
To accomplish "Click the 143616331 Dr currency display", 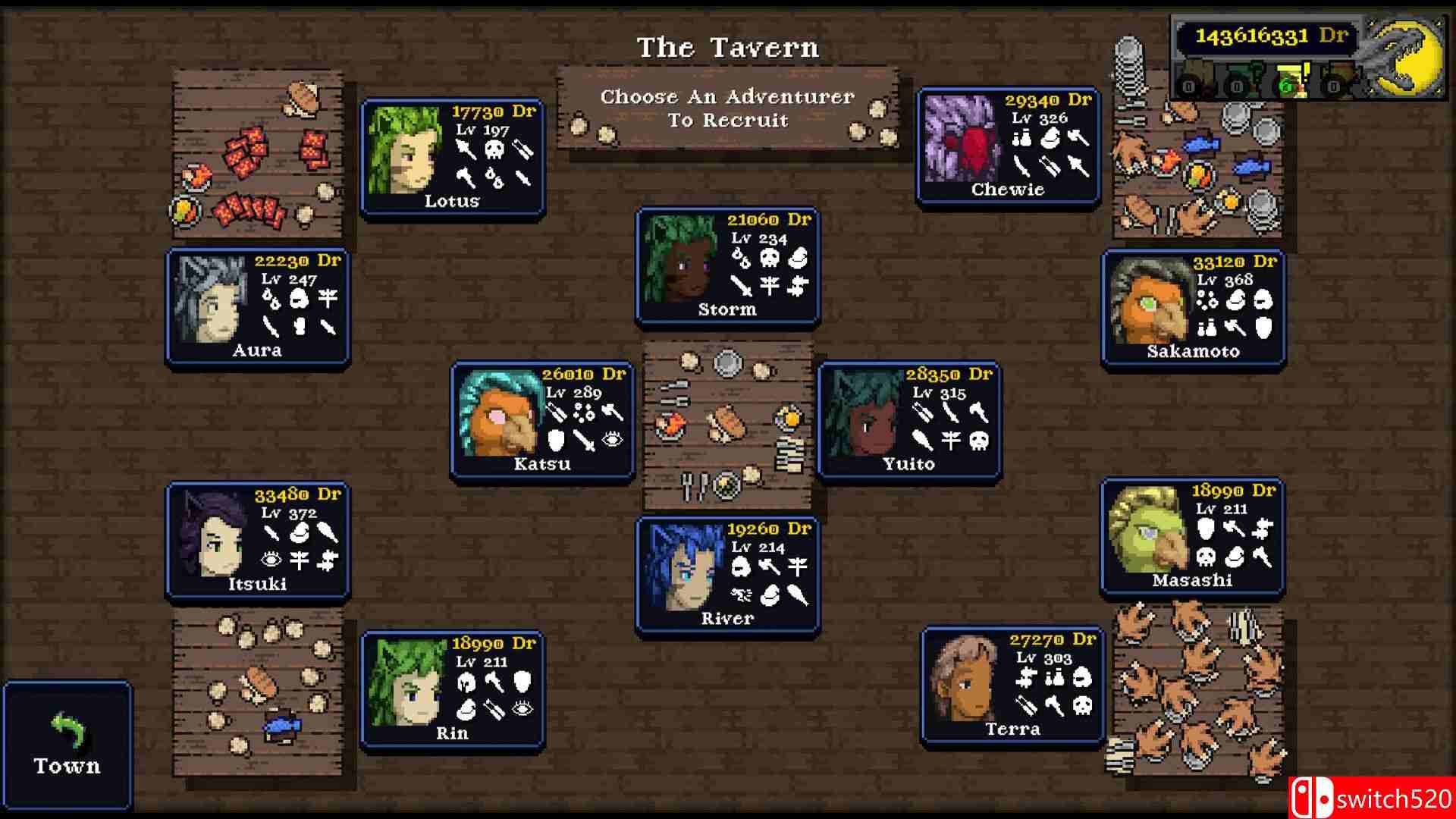I will [1266, 36].
